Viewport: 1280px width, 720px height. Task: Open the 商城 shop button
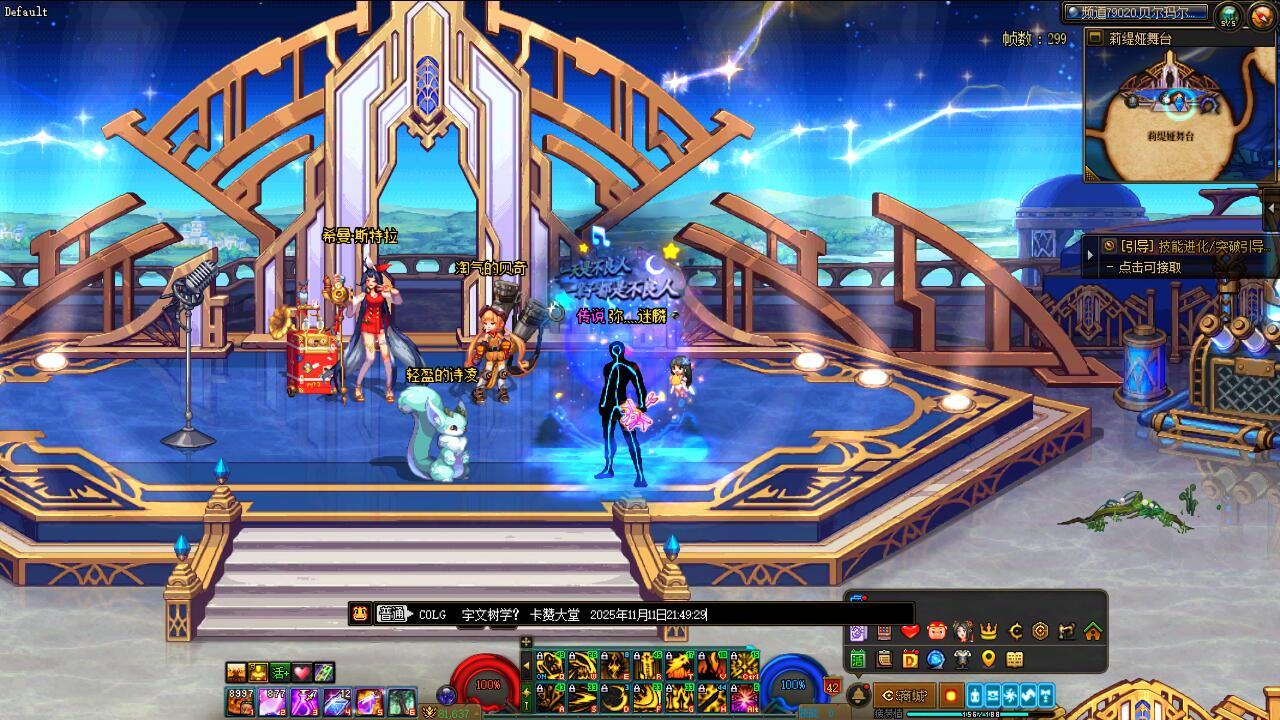[905, 695]
